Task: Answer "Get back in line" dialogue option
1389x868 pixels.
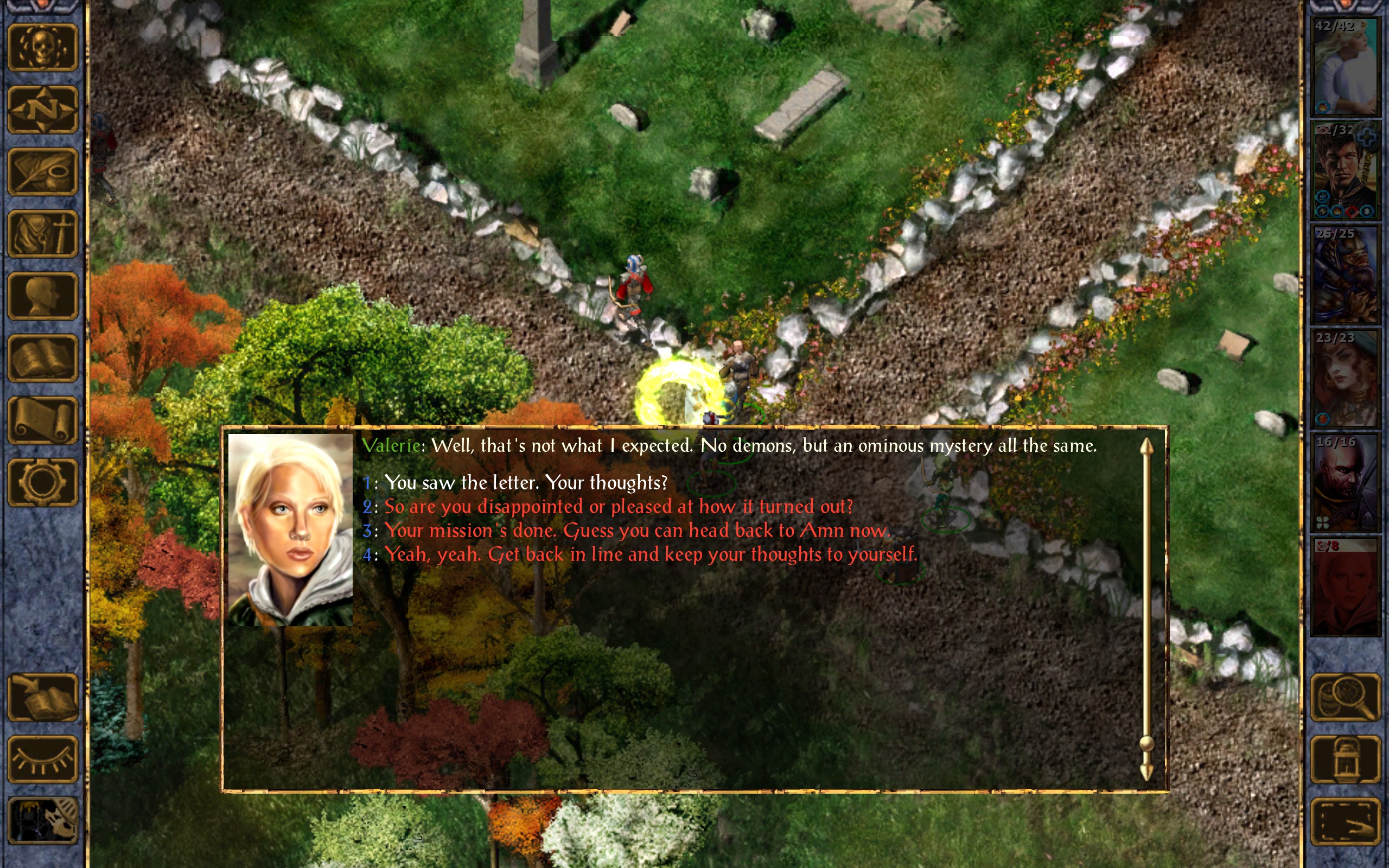Action: click(651, 554)
